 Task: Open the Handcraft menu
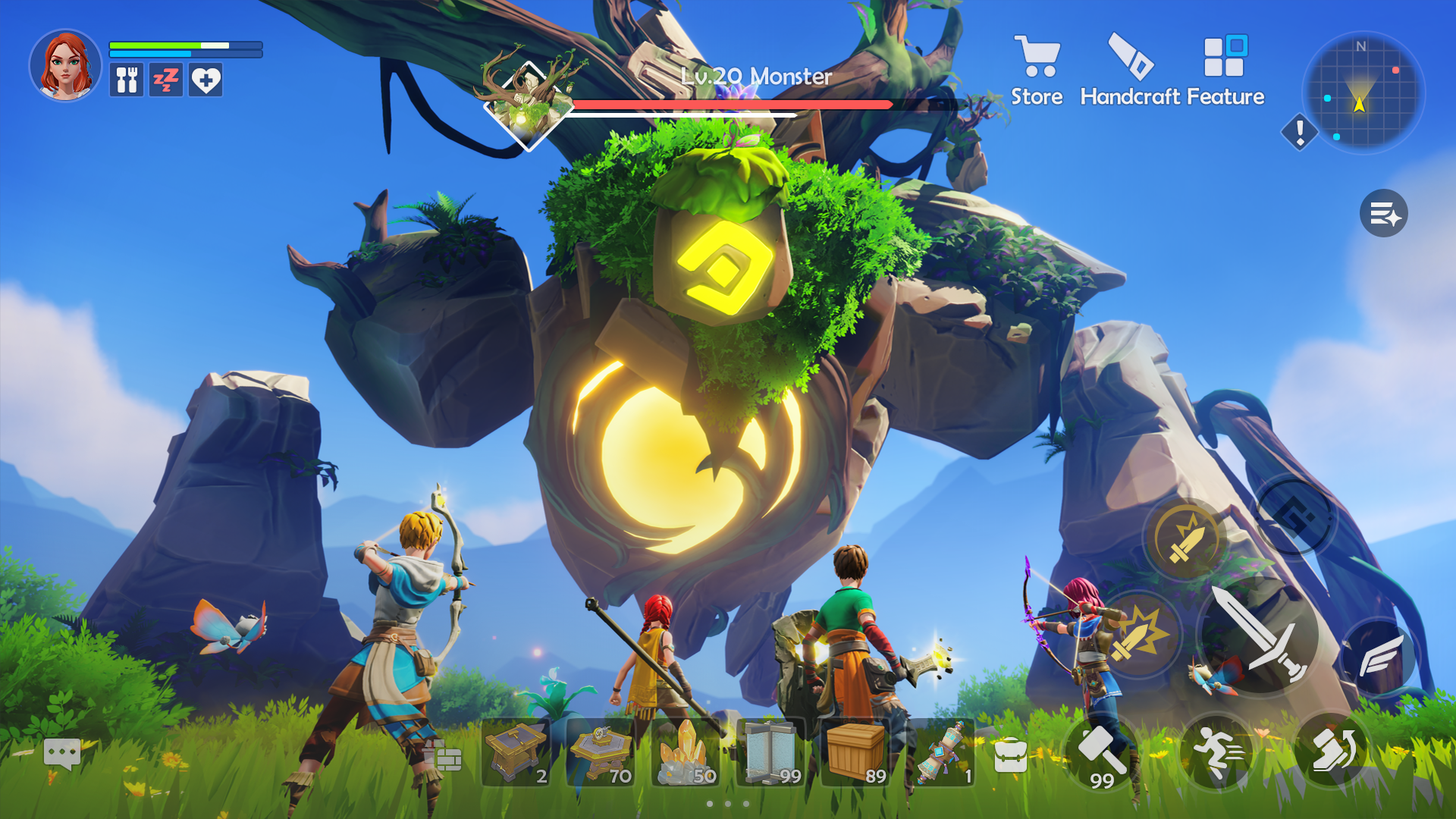pos(1131,71)
